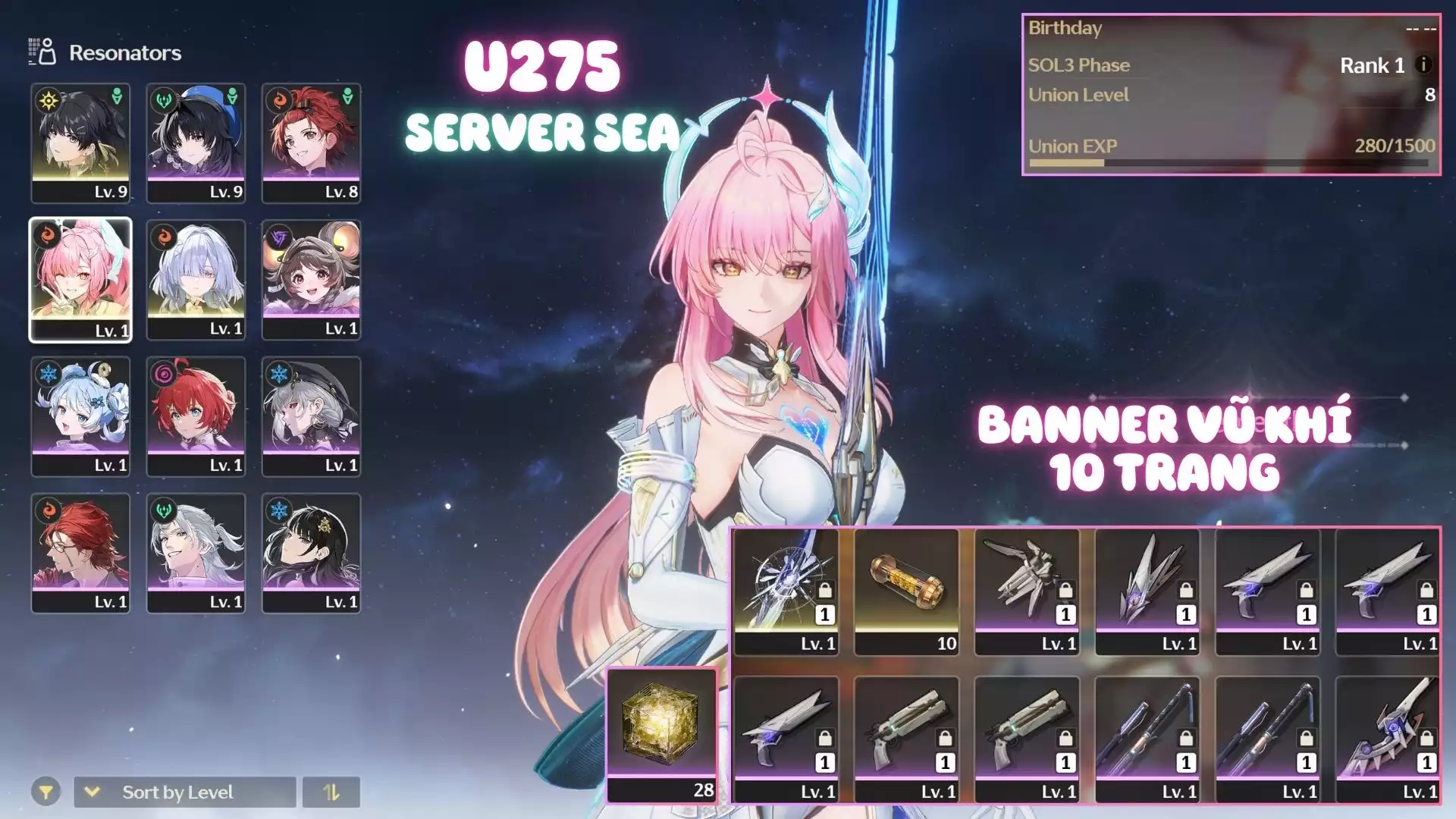The width and height of the screenshot is (1456, 819).
Task: Select the grey-haired resonator wearing black hat
Action: [311, 416]
